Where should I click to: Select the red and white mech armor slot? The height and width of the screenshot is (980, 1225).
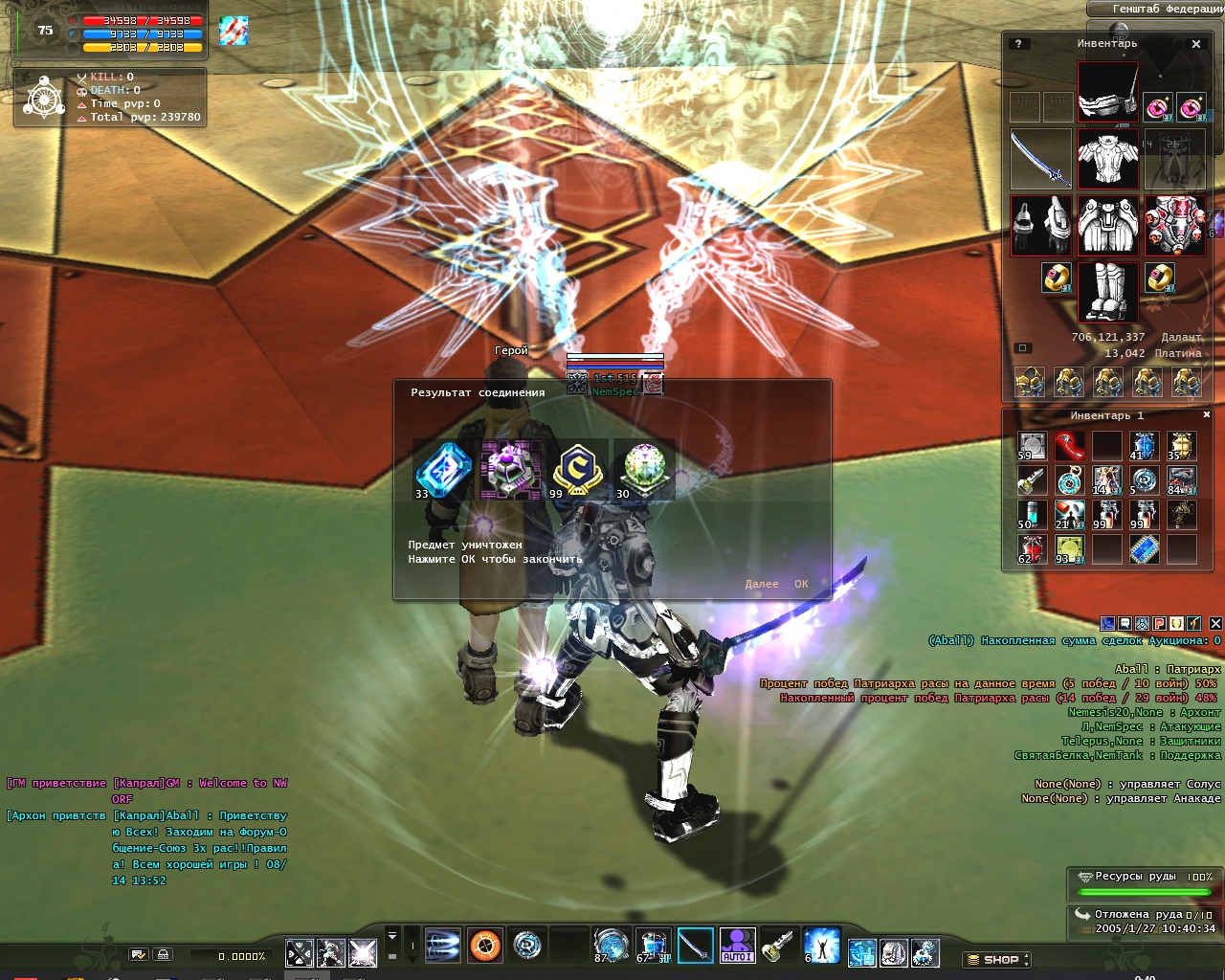pos(1174,226)
